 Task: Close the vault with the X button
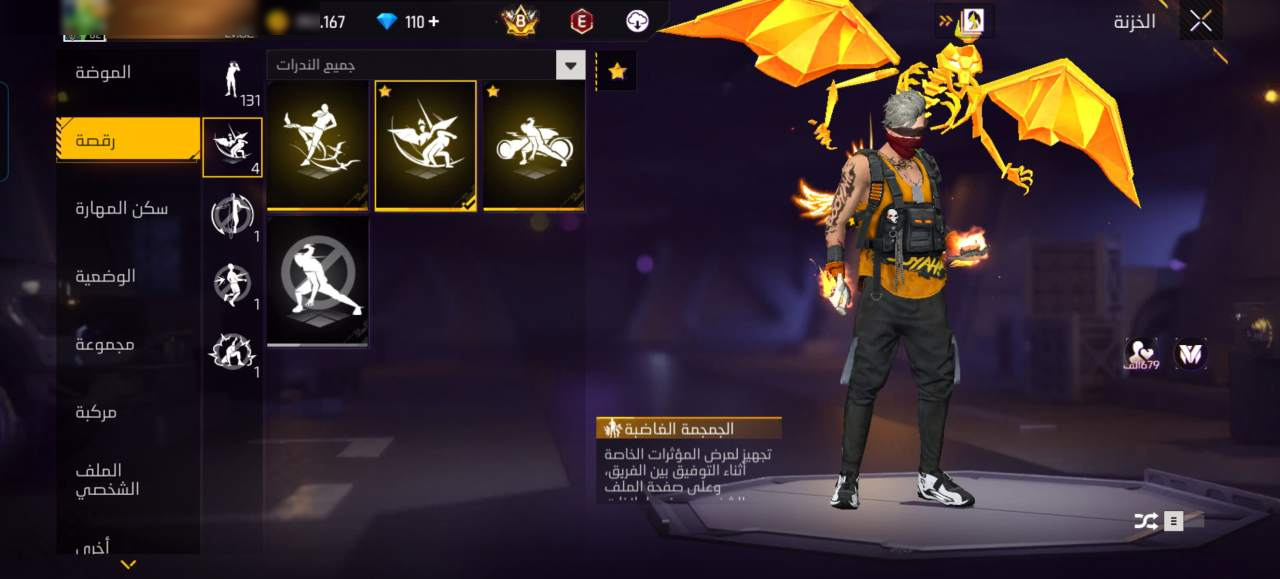(1201, 21)
